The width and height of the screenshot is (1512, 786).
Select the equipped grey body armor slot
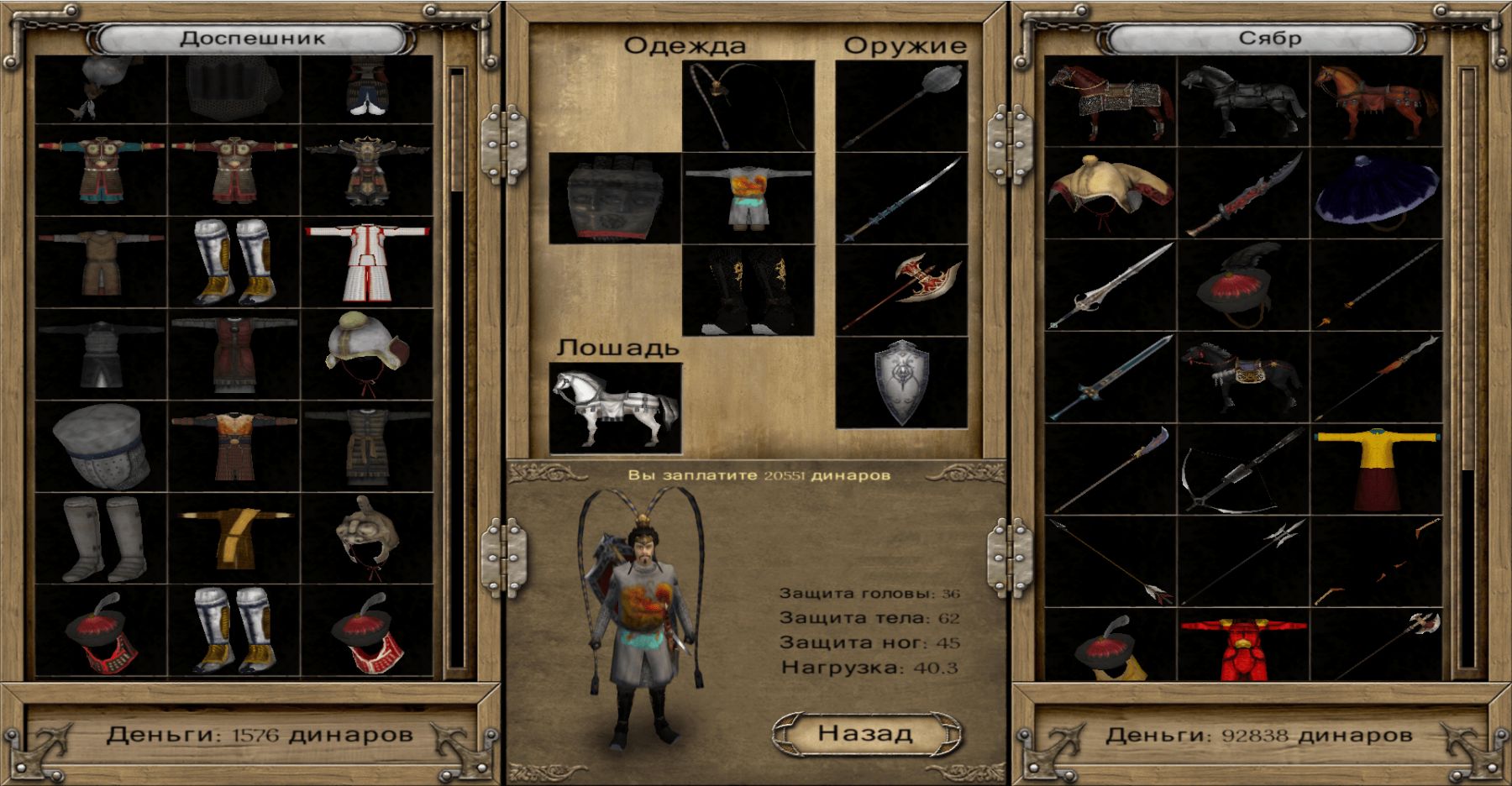[748, 199]
